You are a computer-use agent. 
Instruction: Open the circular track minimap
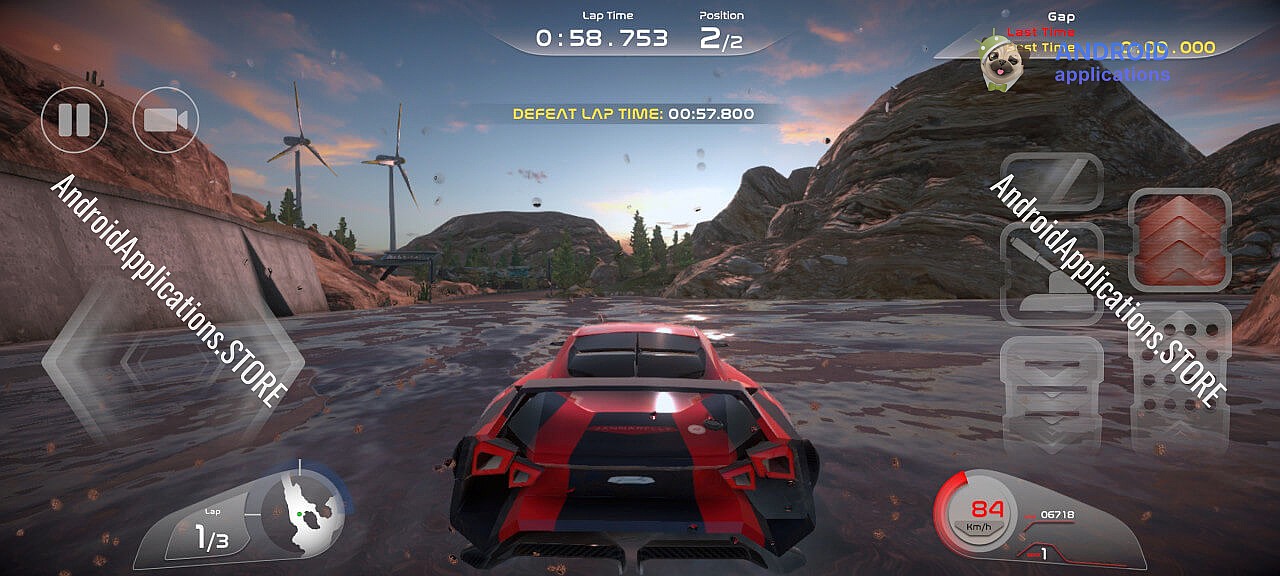pos(304,511)
